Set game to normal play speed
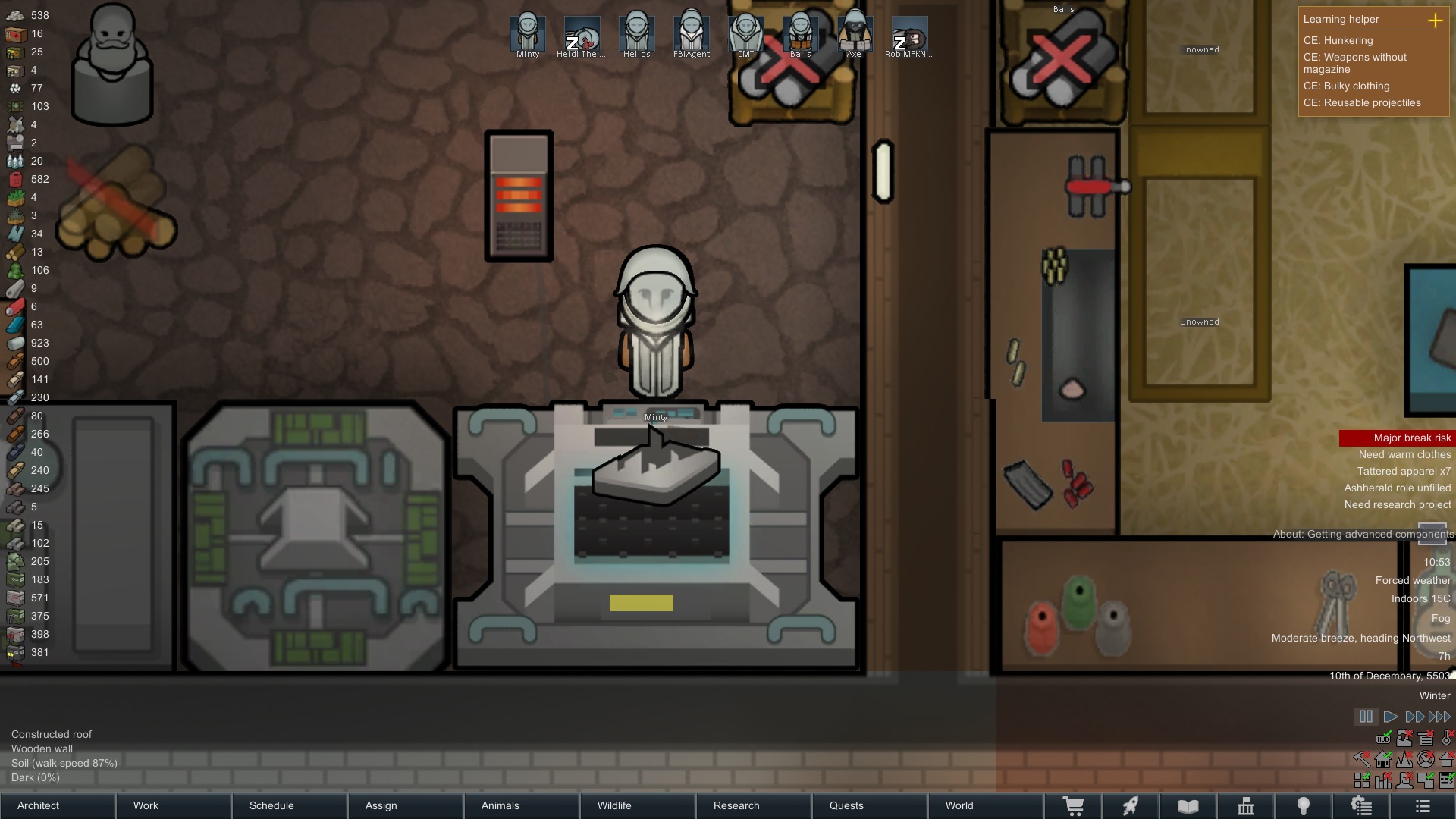The image size is (1456, 819). [x=1390, y=717]
